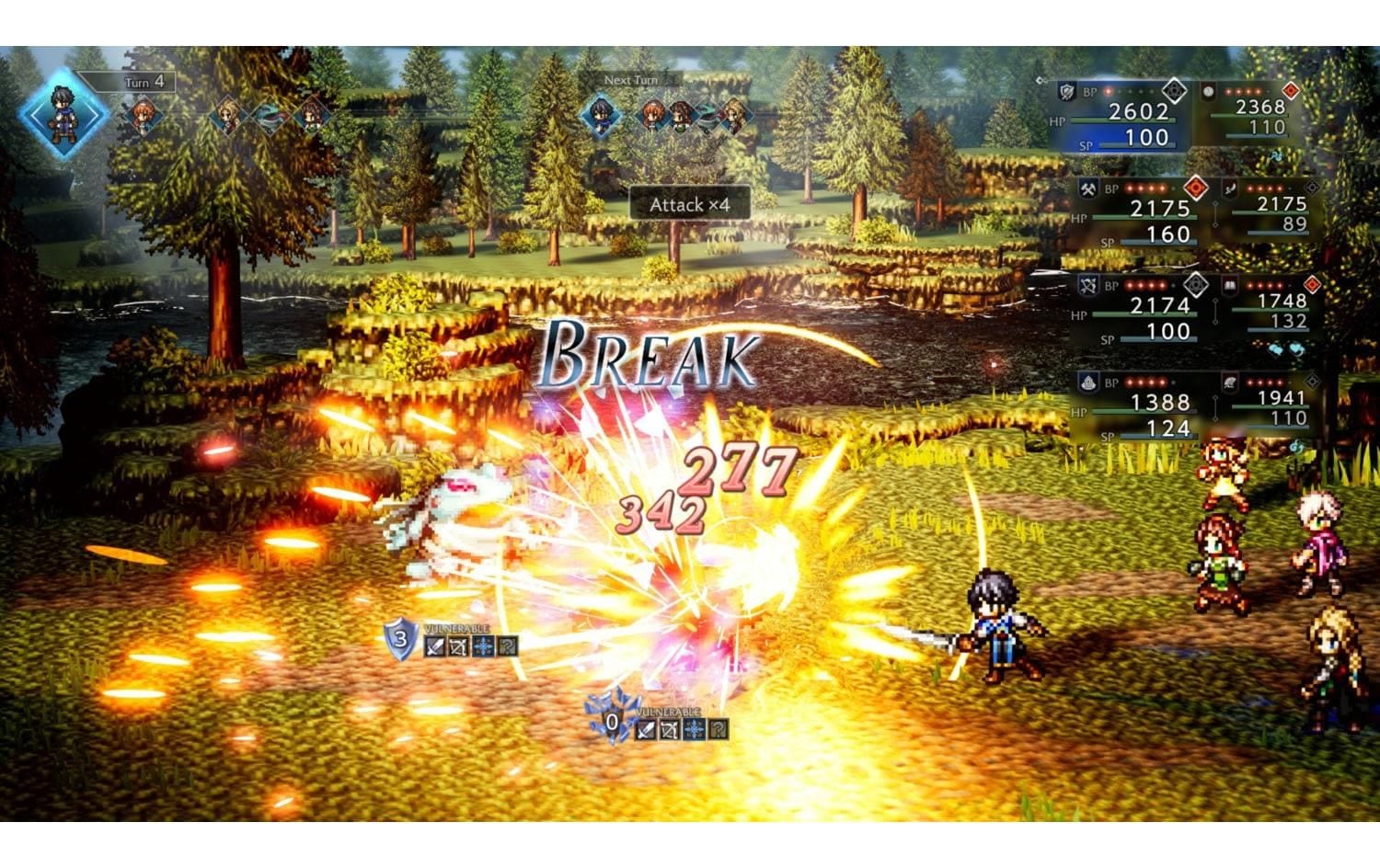Screen dimensions: 1380x868
Task: Select the warrior shield job icon on the 2602 HP panel
Action: click(x=1064, y=92)
